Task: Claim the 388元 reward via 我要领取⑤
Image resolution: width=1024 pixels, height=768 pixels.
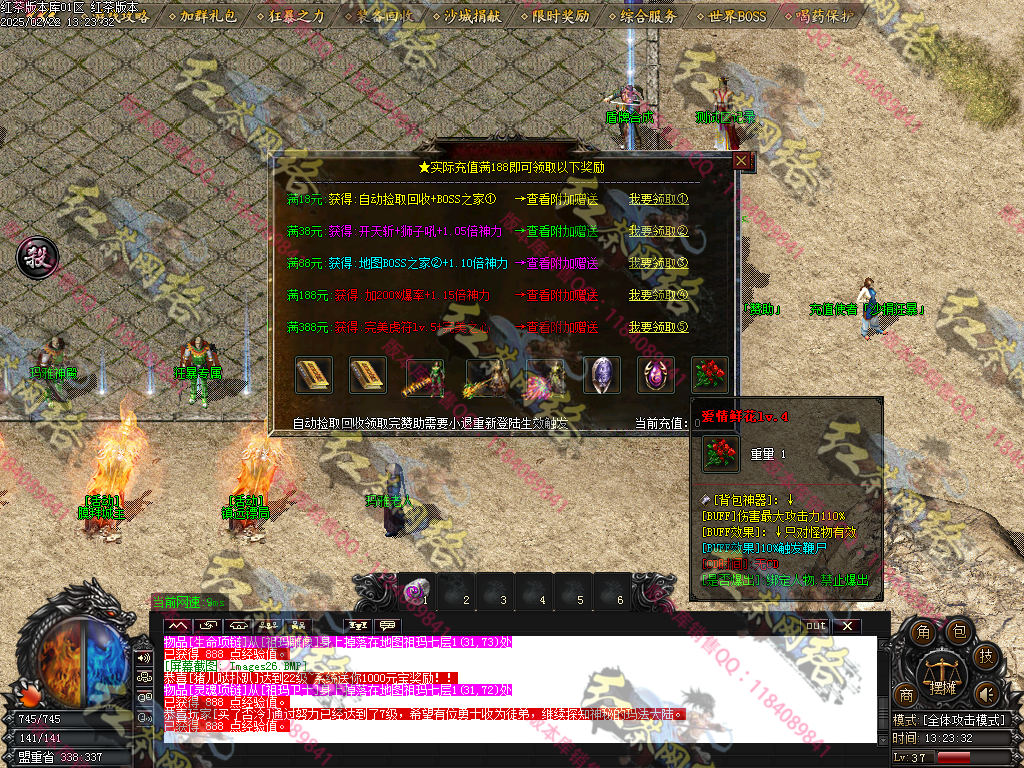Action: point(659,327)
